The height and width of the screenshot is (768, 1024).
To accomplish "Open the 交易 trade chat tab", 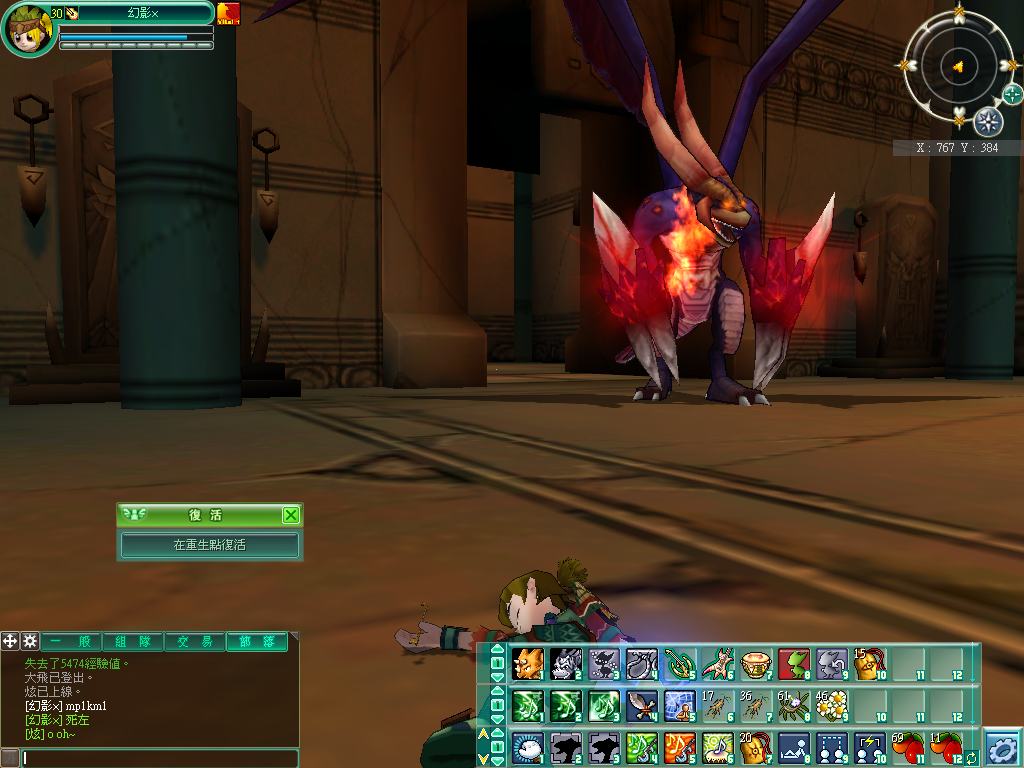I will (x=194, y=642).
